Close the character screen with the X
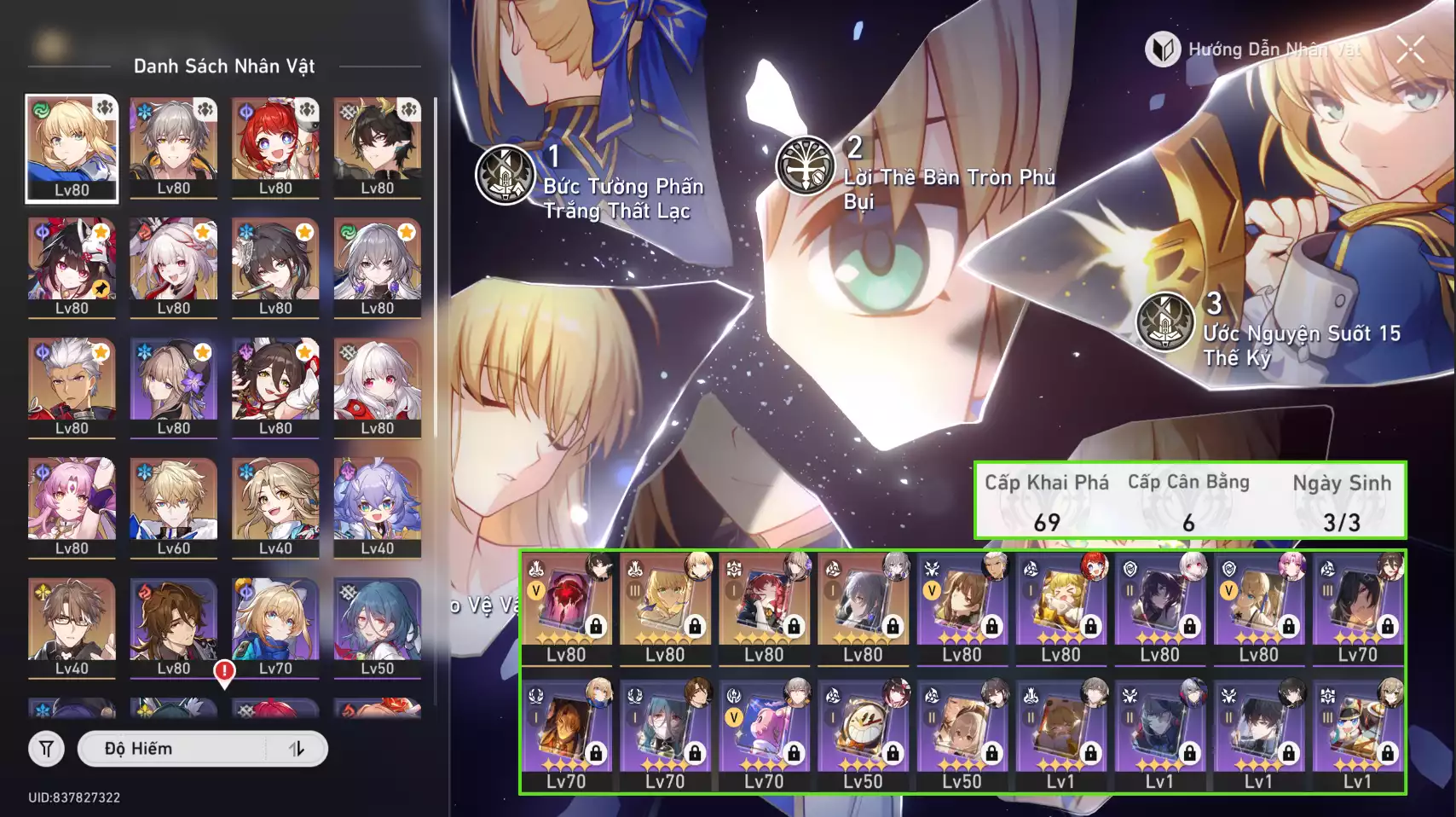The height and width of the screenshot is (817, 1456). (1410, 49)
